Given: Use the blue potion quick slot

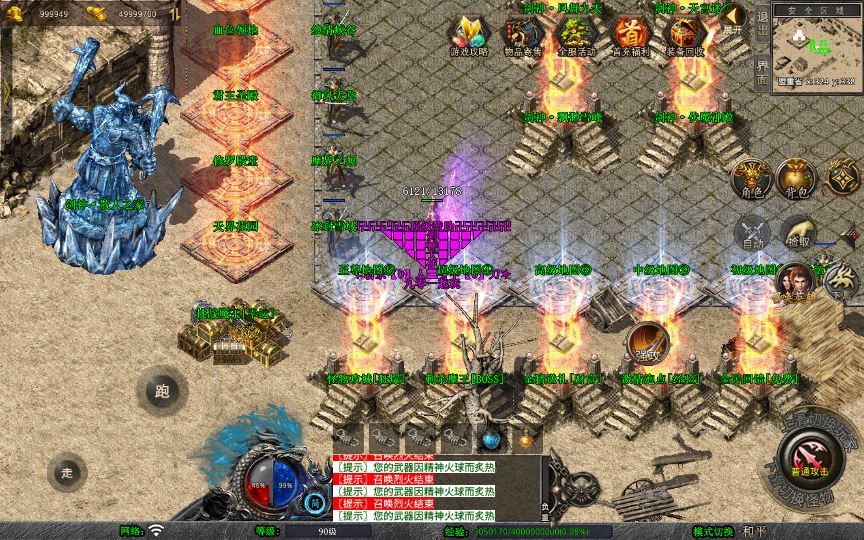Looking at the screenshot, I should [x=490, y=438].
